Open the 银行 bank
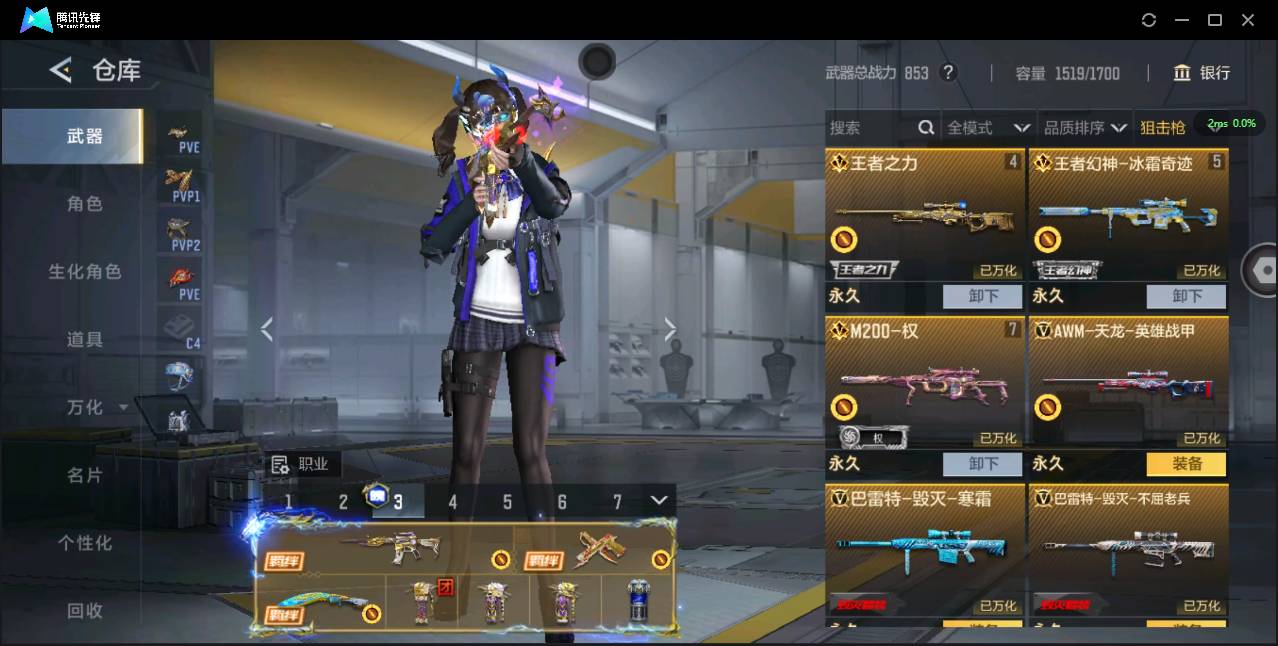 1202,73
